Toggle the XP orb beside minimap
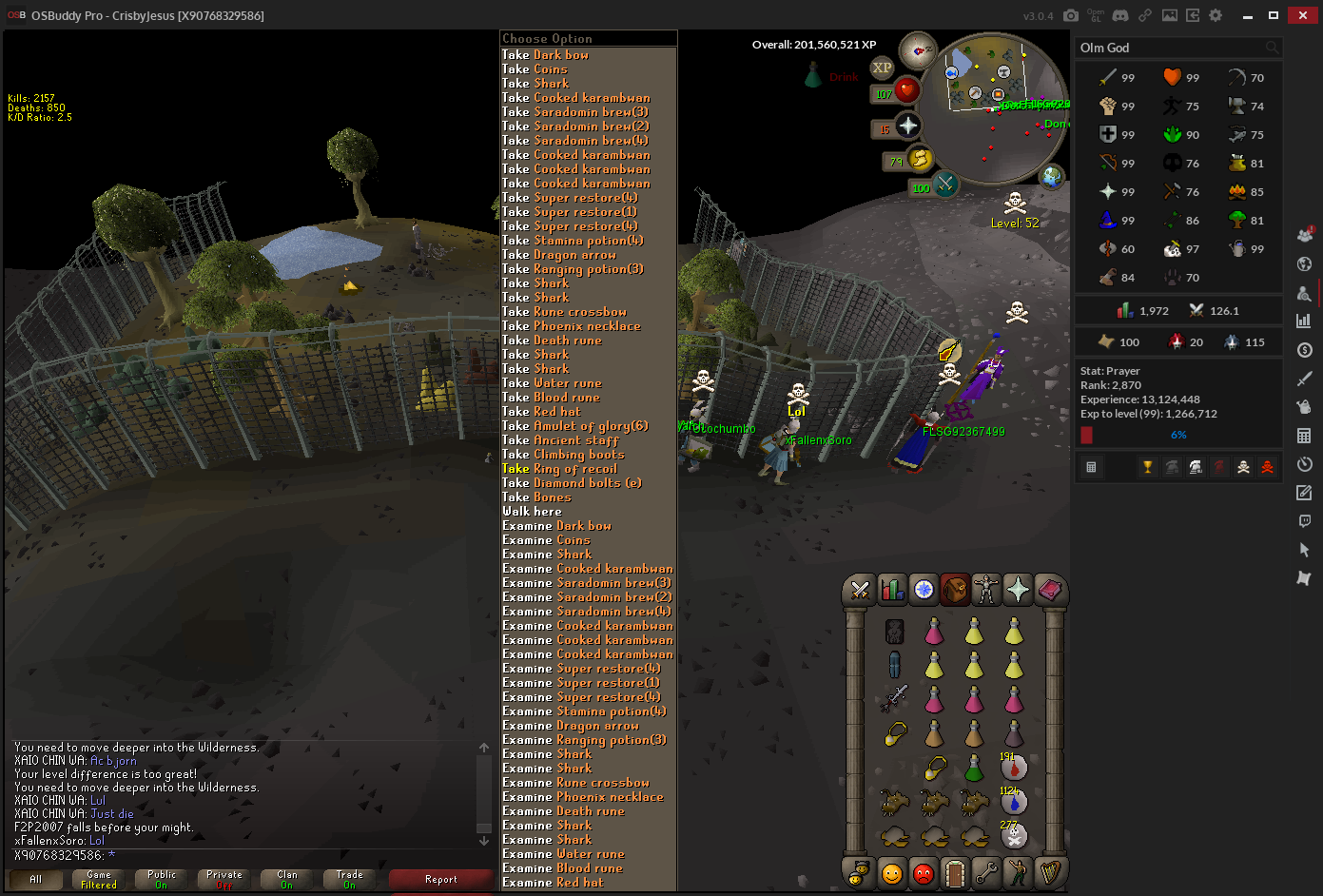1323x896 pixels. coord(882,68)
